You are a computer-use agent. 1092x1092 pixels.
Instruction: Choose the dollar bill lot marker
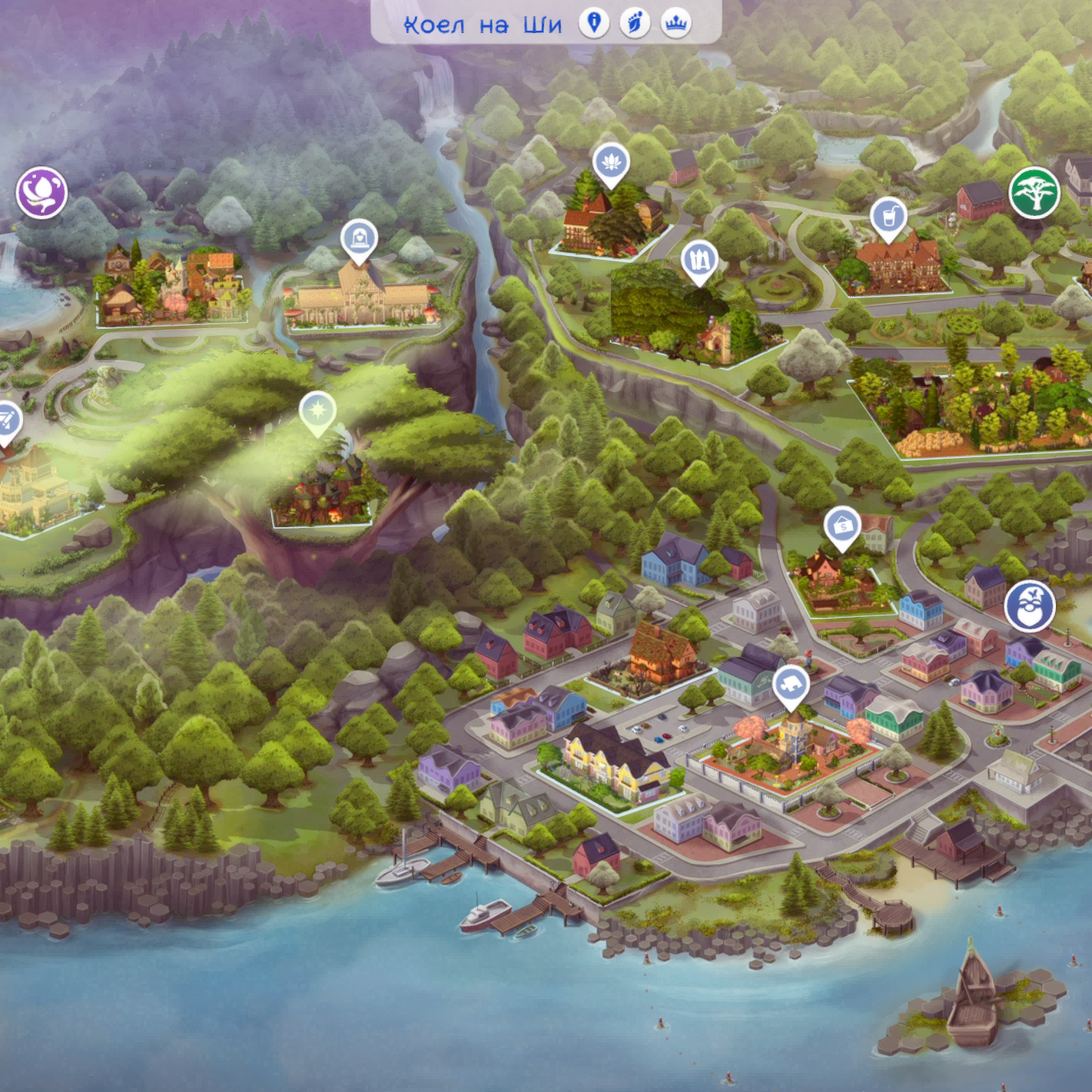click(842, 526)
